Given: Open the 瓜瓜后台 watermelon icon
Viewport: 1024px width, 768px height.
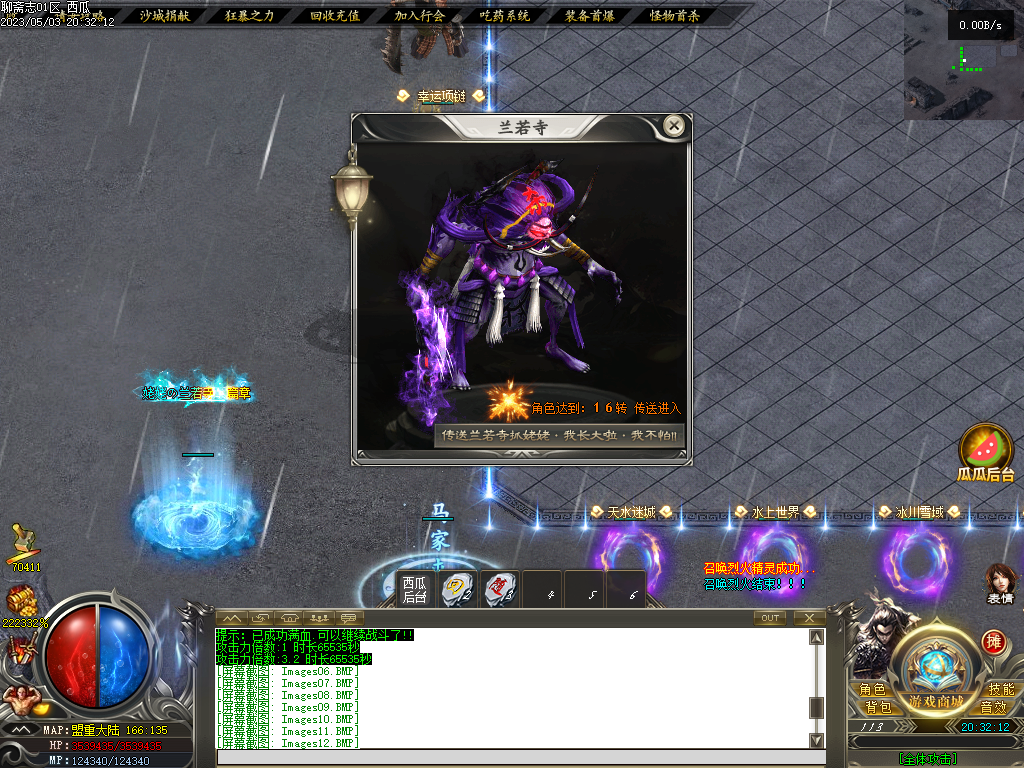Looking at the screenshot, I should pos(985,453).
